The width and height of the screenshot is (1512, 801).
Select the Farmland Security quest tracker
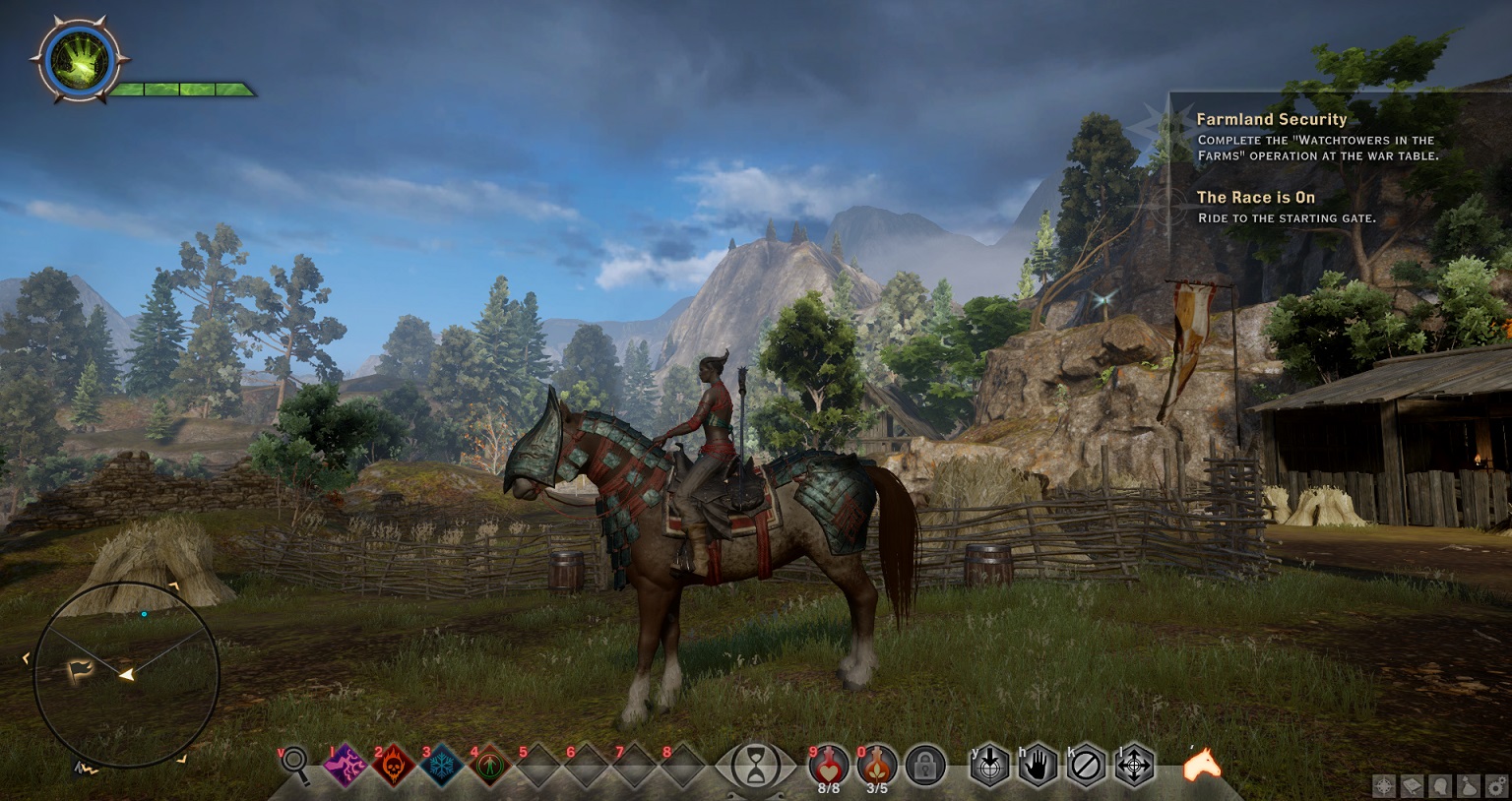[x=1271, y=119]
